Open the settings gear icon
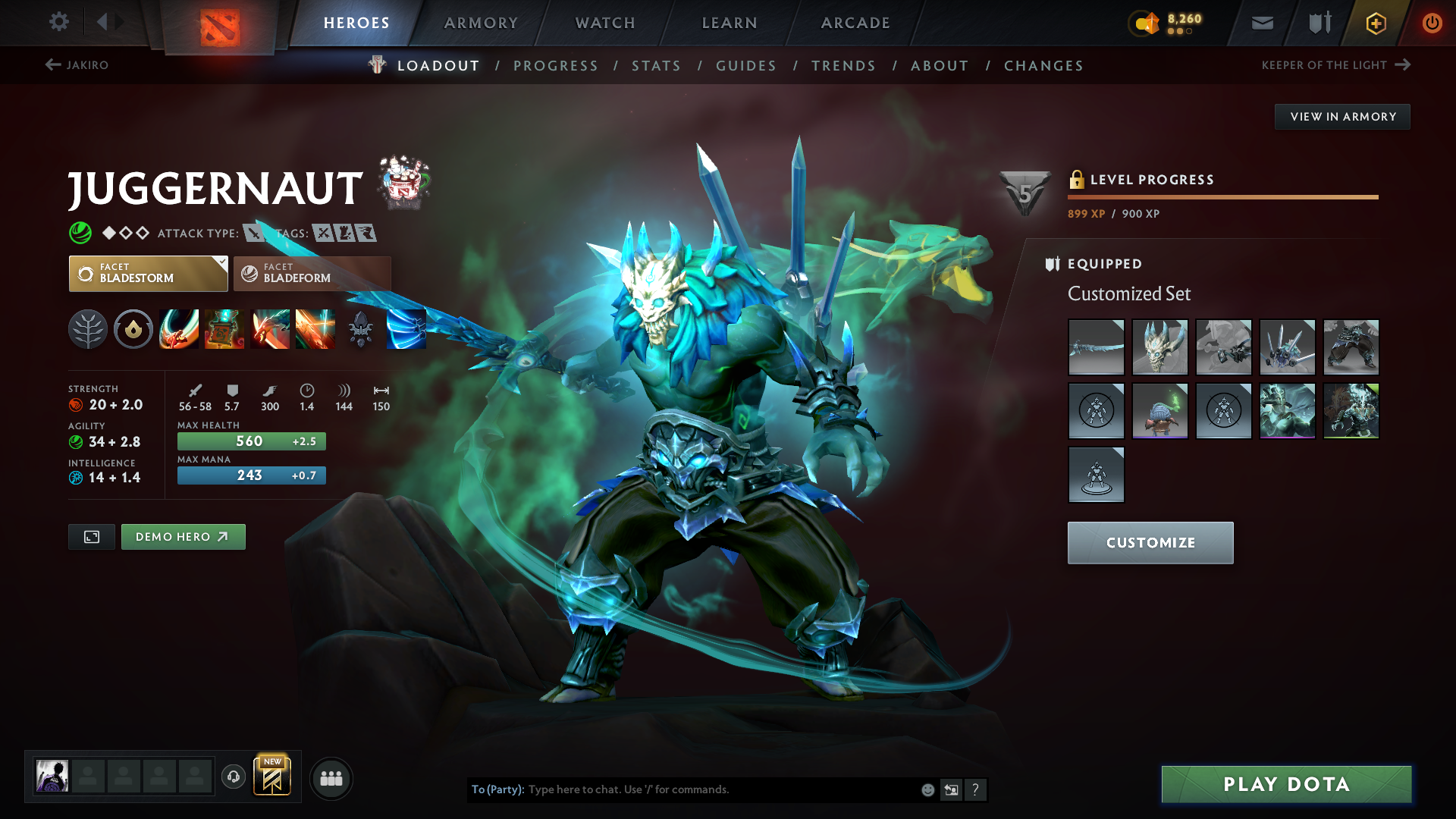The width and height of the screenshot is (1456, 819). point(59,23)
